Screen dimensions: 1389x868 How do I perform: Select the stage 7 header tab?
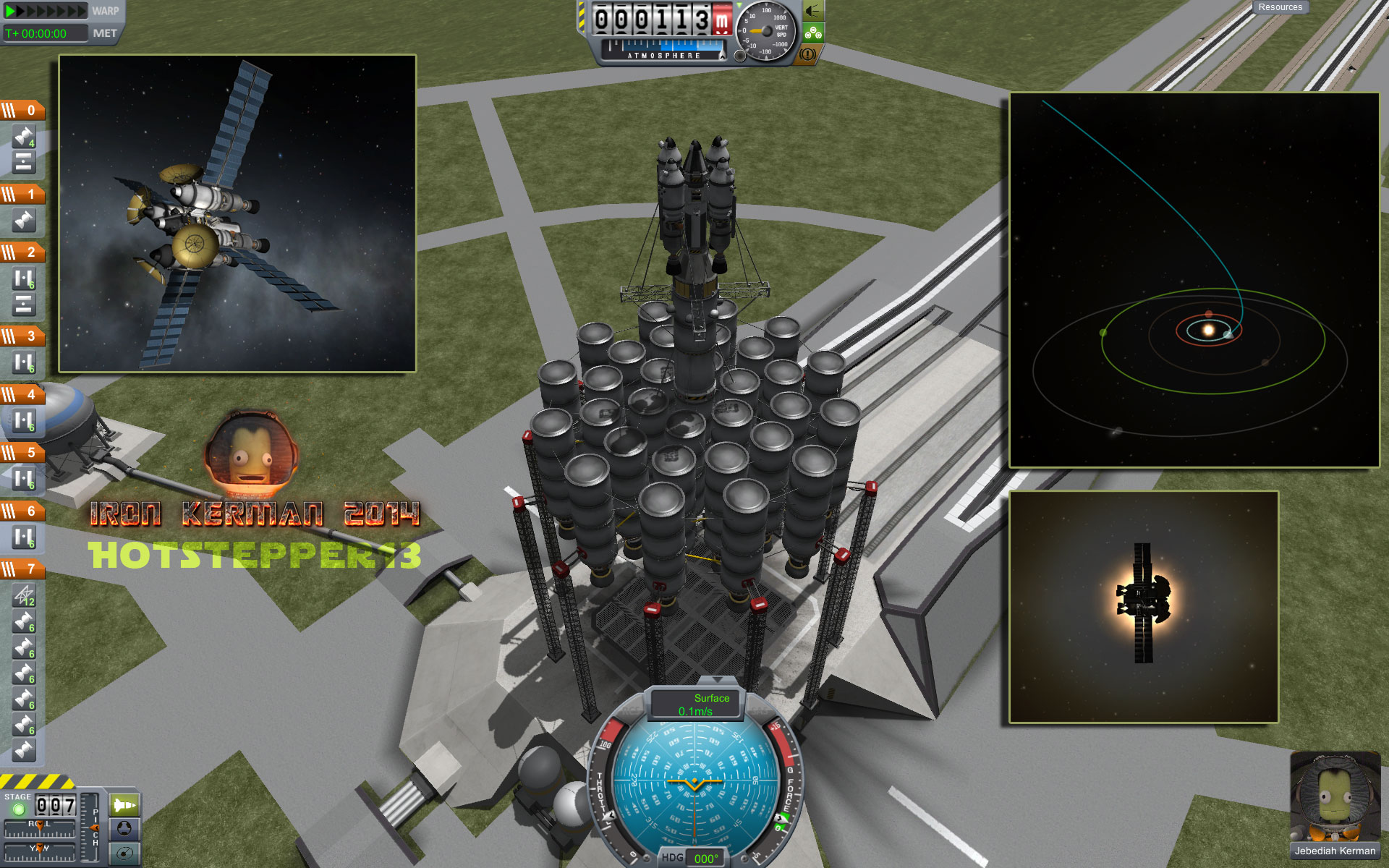pos(23,569)
